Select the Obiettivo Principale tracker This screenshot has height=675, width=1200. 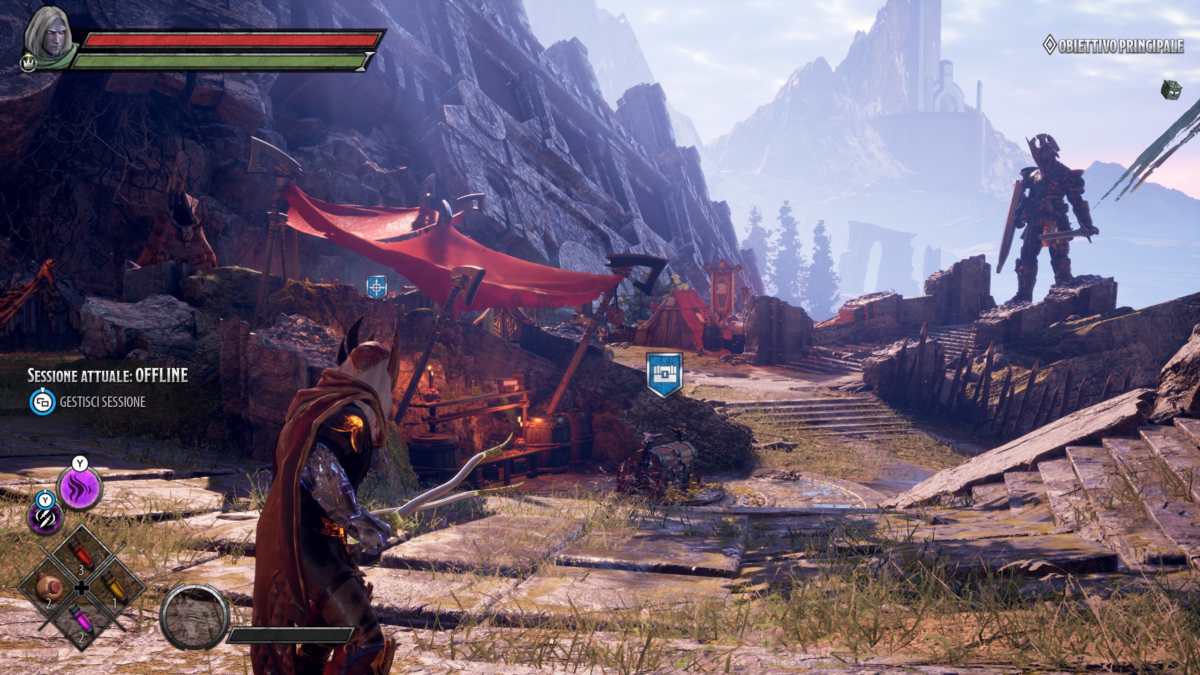click(1113, 45)
